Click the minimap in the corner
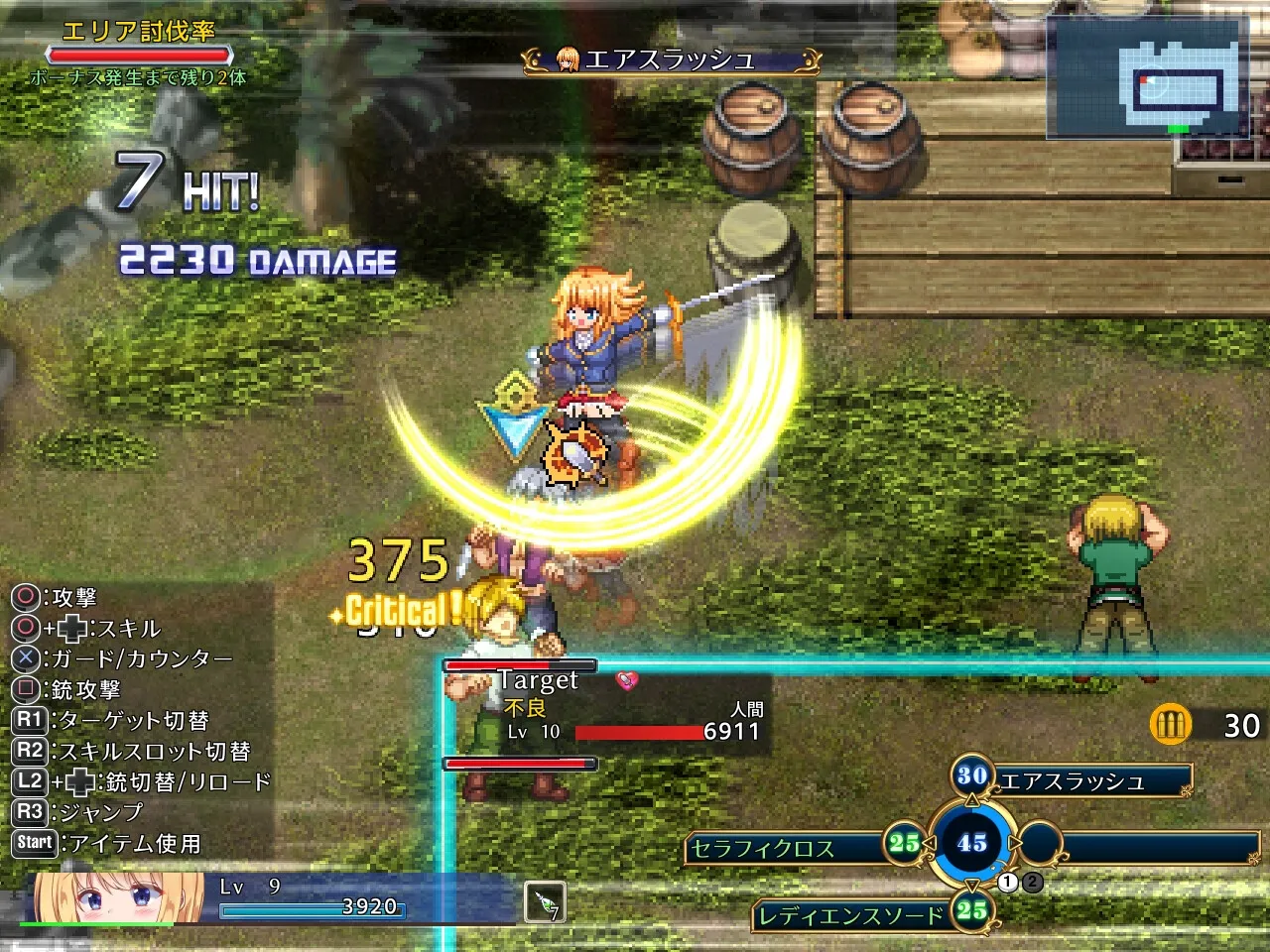The image size is (1270, 952). point(1149,77)
